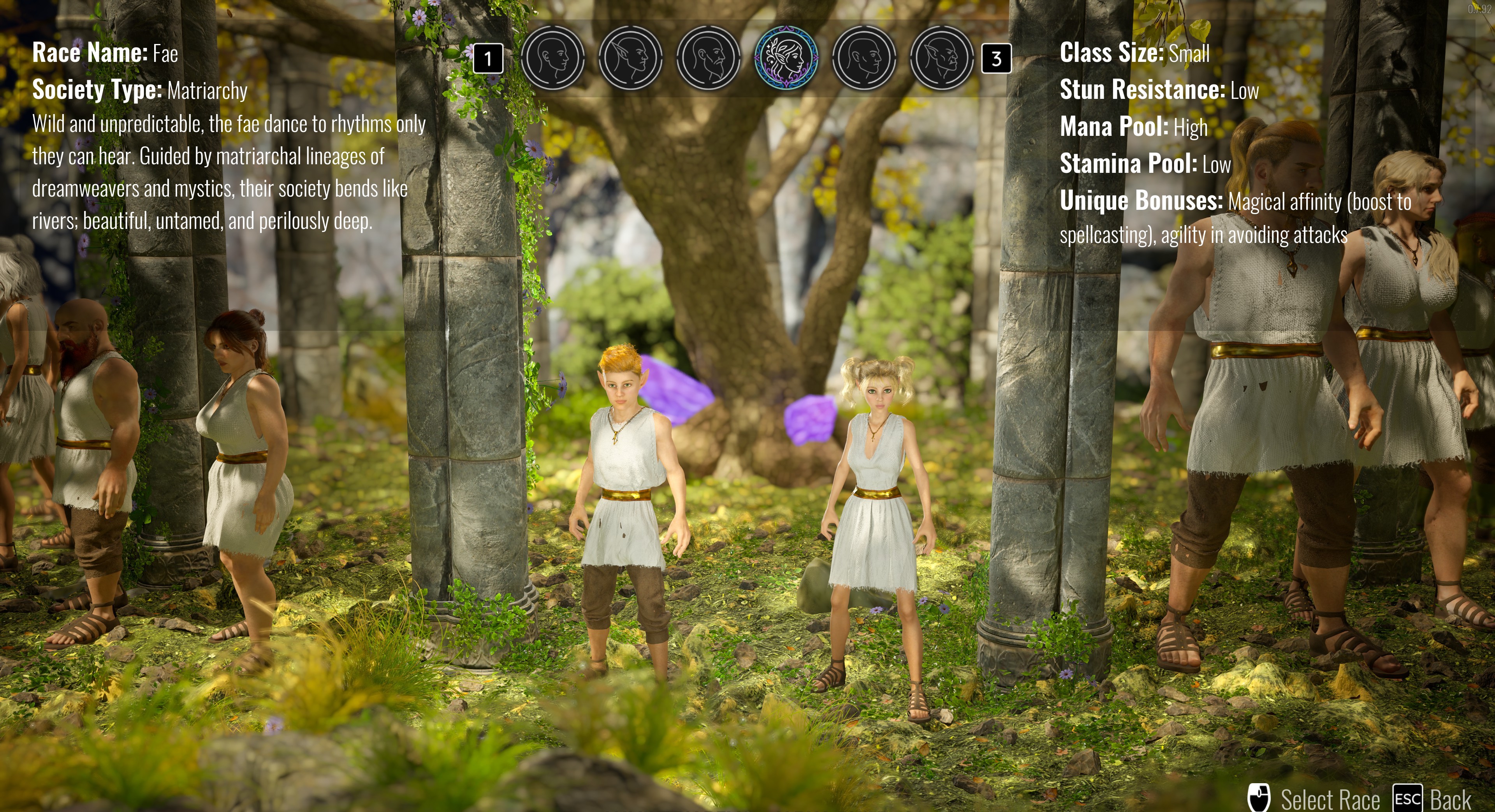Pick the bearded dwarf race icon
1495x812 pixels.
coord(708,58)
